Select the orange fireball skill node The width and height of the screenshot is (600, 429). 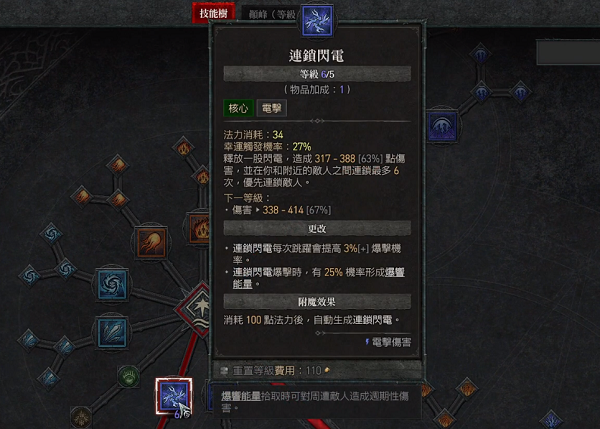coord(153,241)
